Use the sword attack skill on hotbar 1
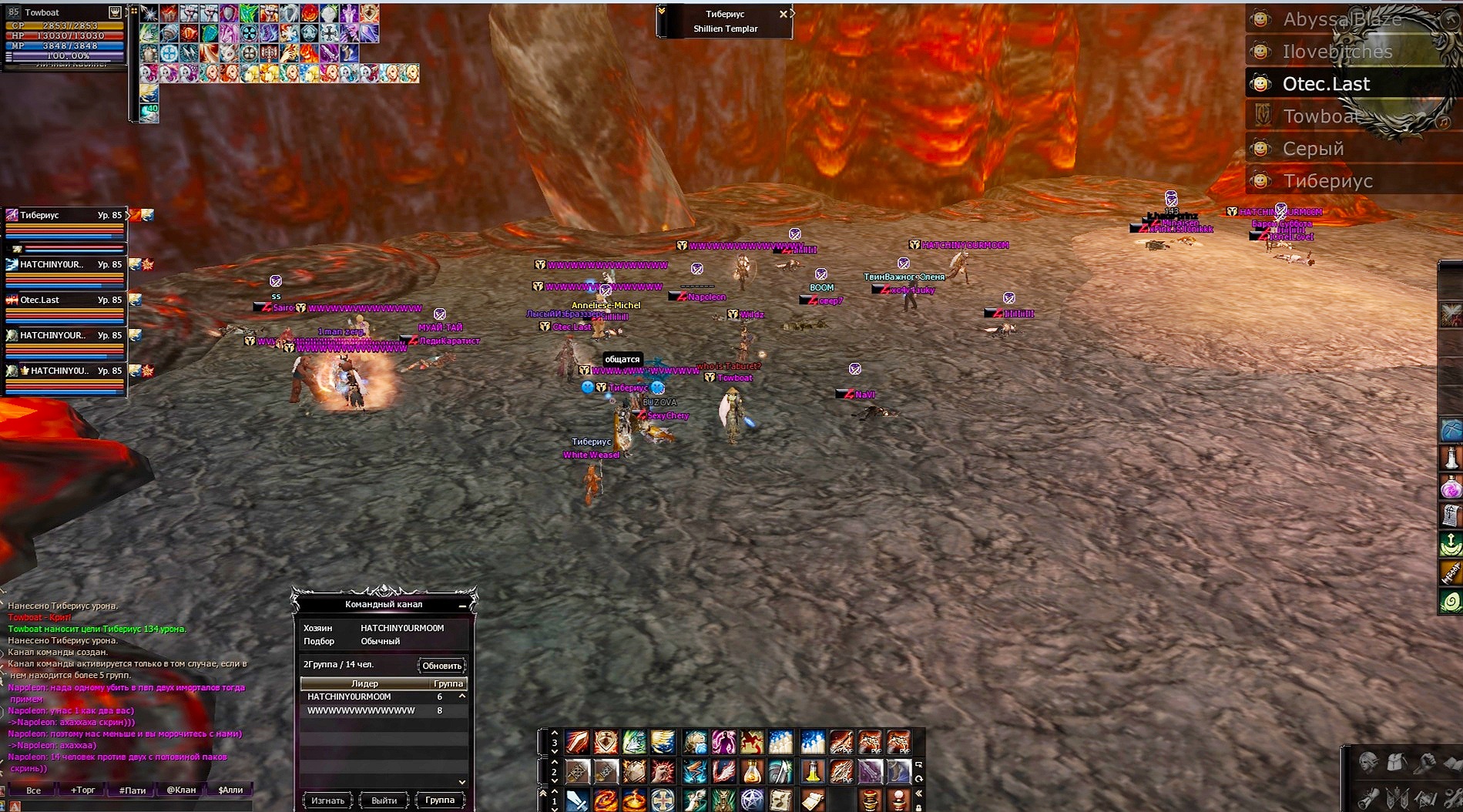 point(577,800)
